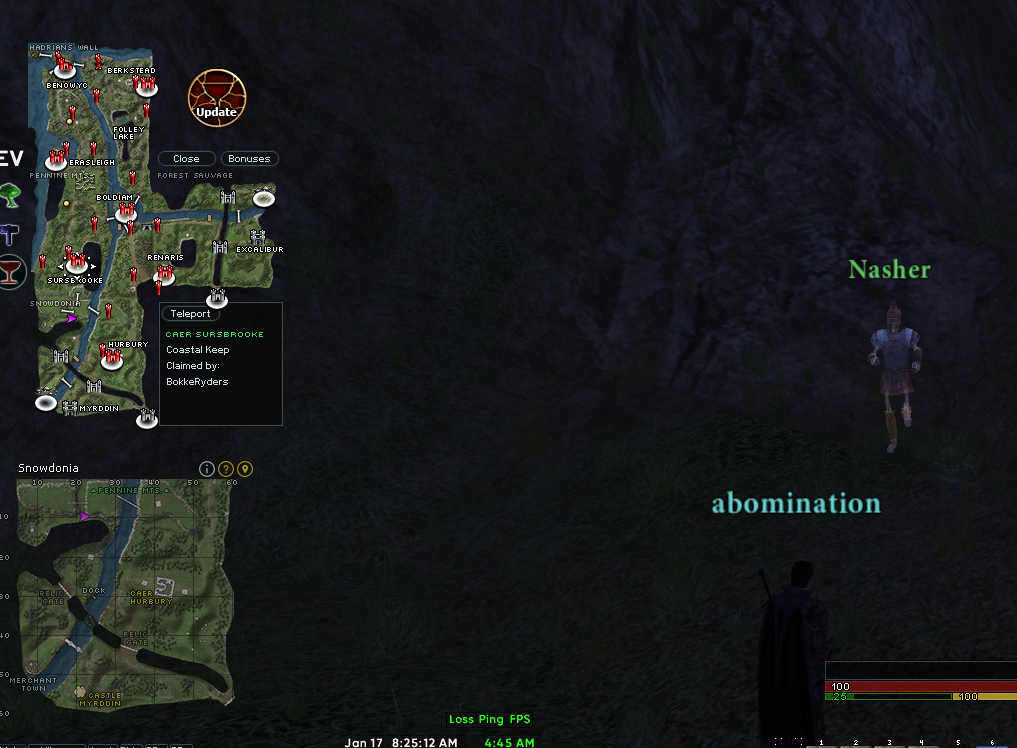Screen dimensions: 1017x748
Task: Pick the Renaris keep marker
Action: (x=164, y=273)
